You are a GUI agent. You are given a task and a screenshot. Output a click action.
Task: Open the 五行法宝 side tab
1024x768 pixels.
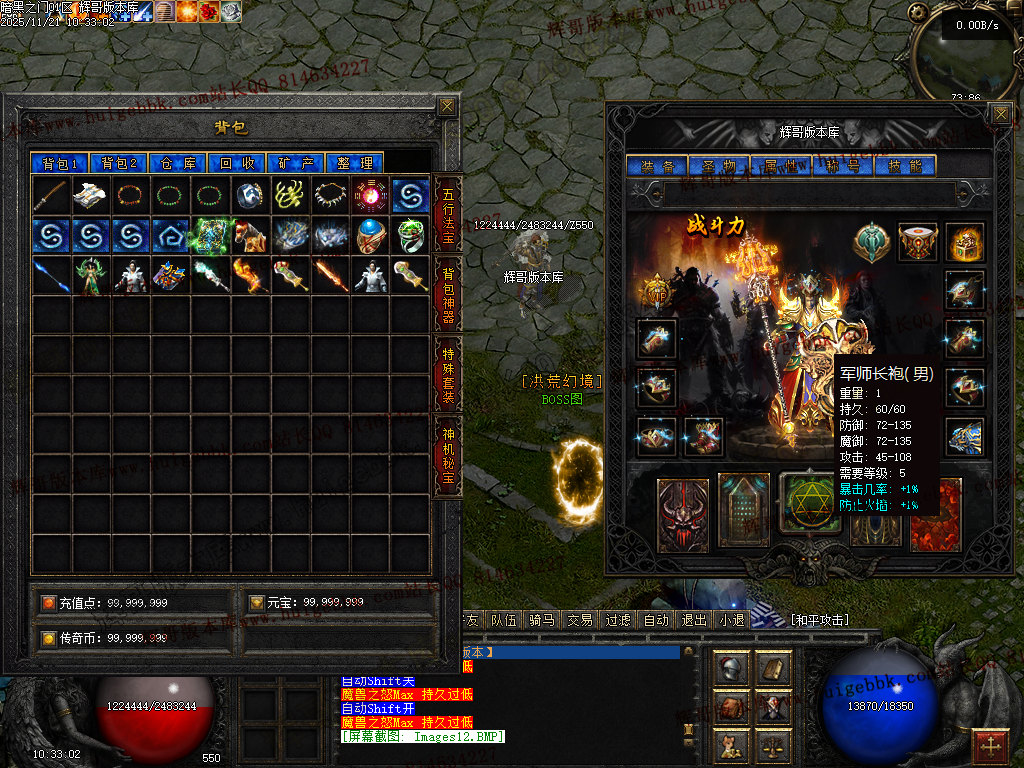coord(447,215)
